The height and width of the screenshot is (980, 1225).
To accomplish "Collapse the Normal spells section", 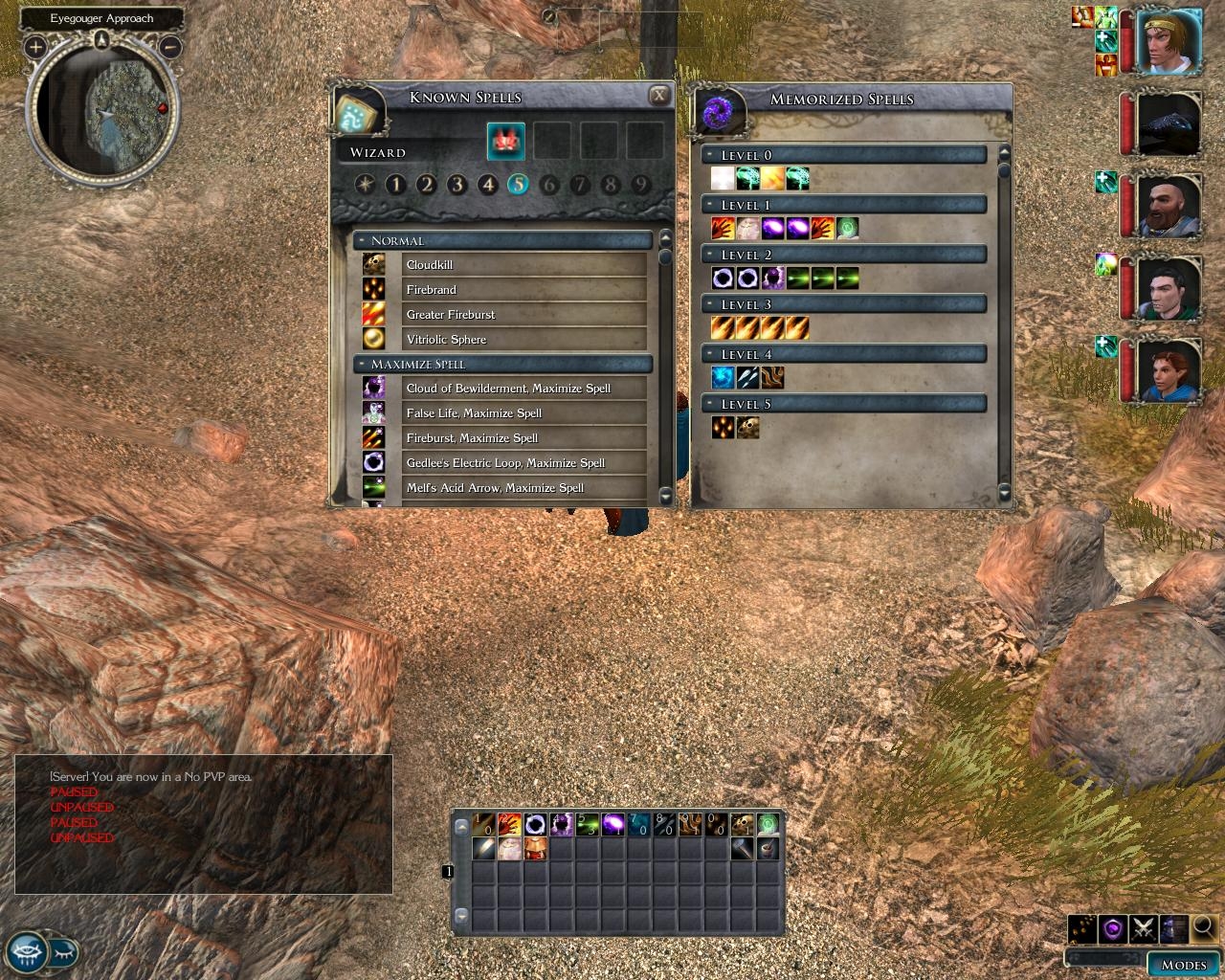I will tap(362, 241).
